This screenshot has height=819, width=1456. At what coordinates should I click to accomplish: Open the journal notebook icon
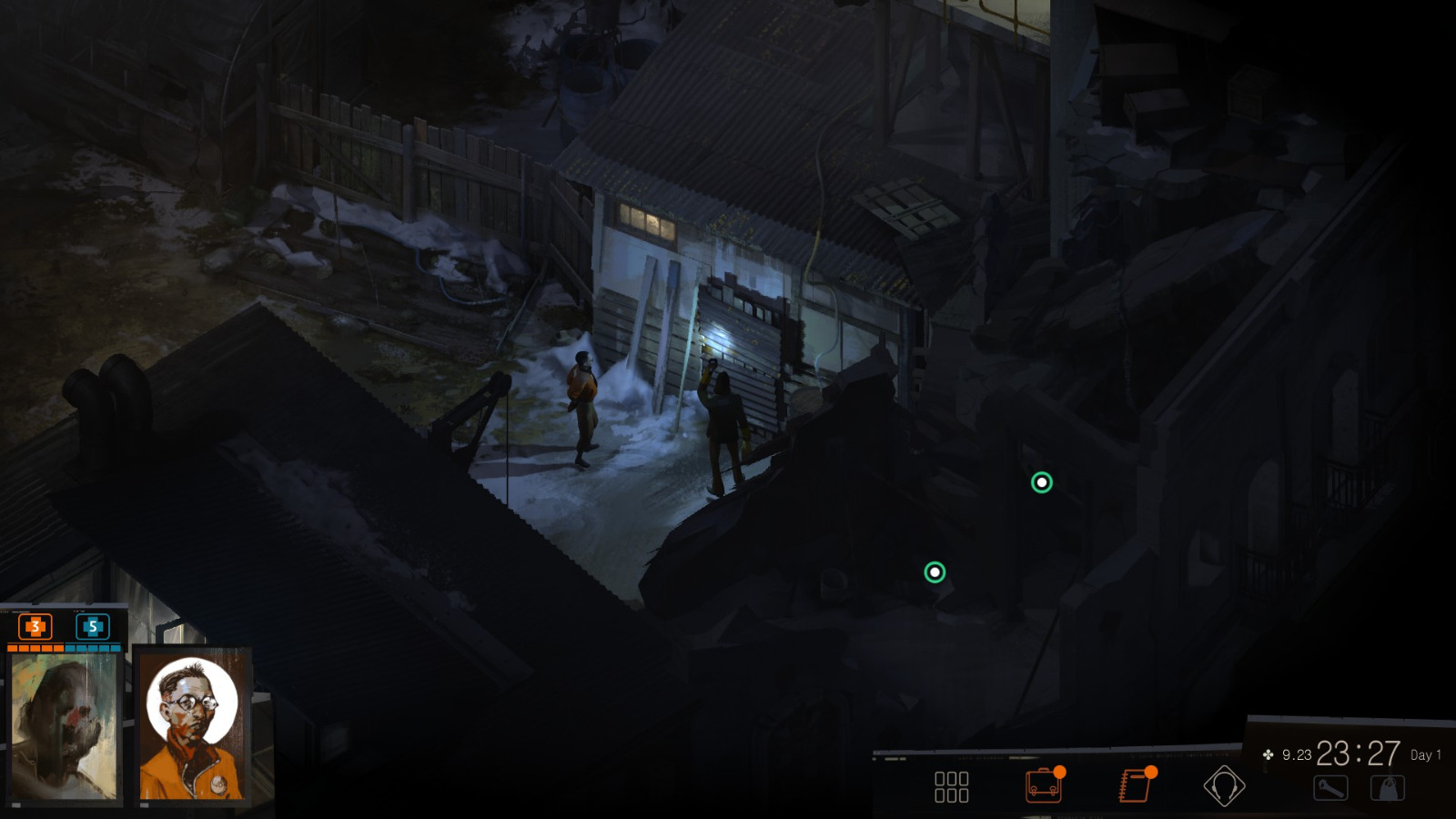1133,786
